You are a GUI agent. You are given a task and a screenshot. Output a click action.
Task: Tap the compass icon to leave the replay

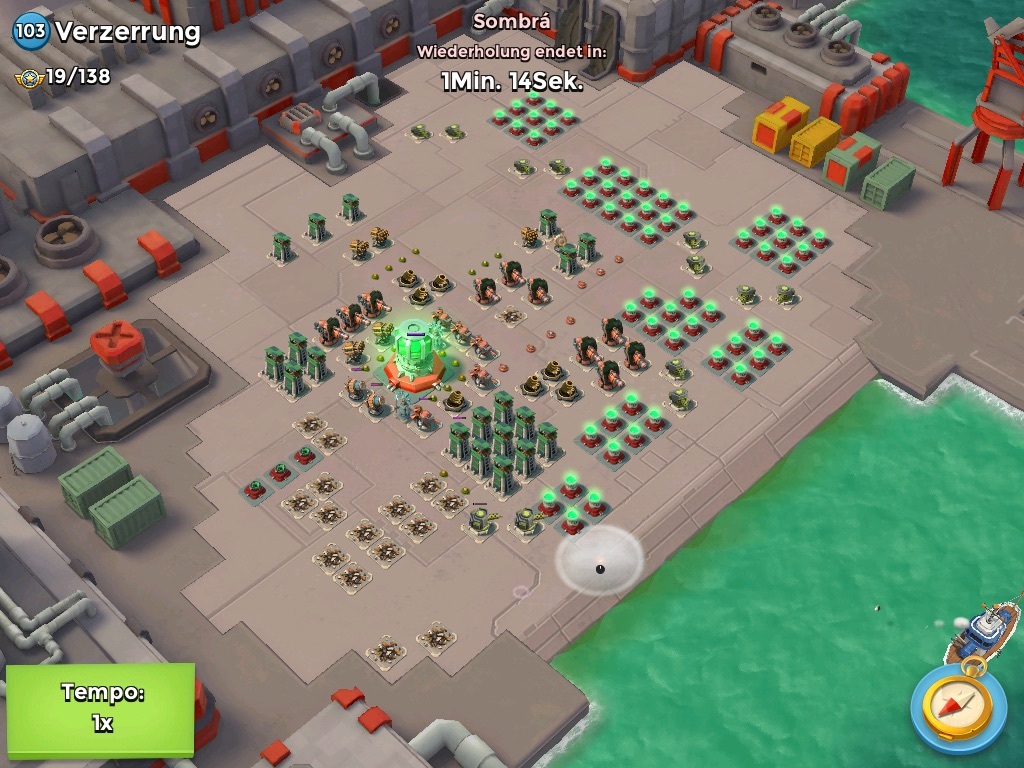(x=958, y=708)
